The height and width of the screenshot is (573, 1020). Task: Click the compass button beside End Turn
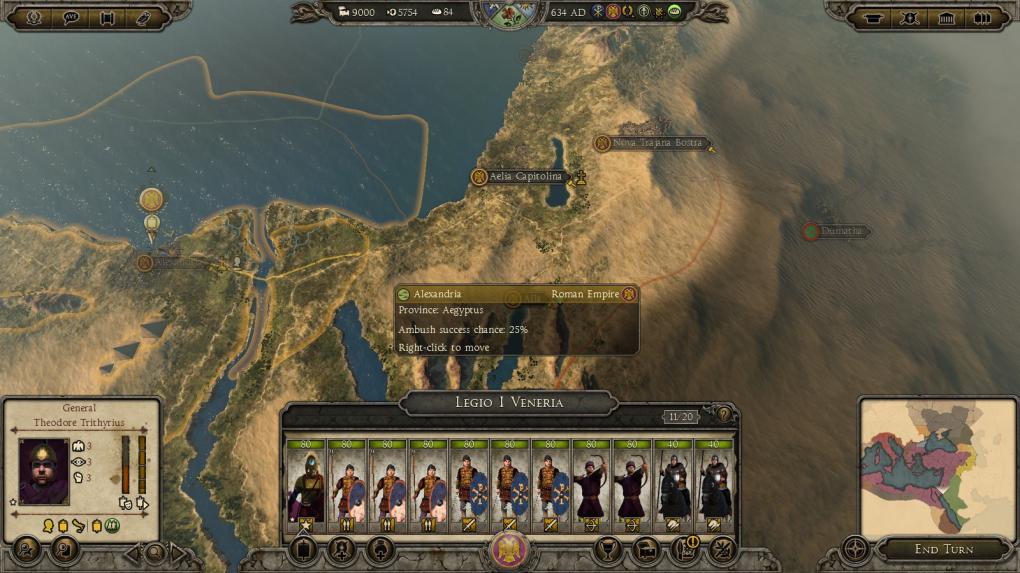pos(856,549)
